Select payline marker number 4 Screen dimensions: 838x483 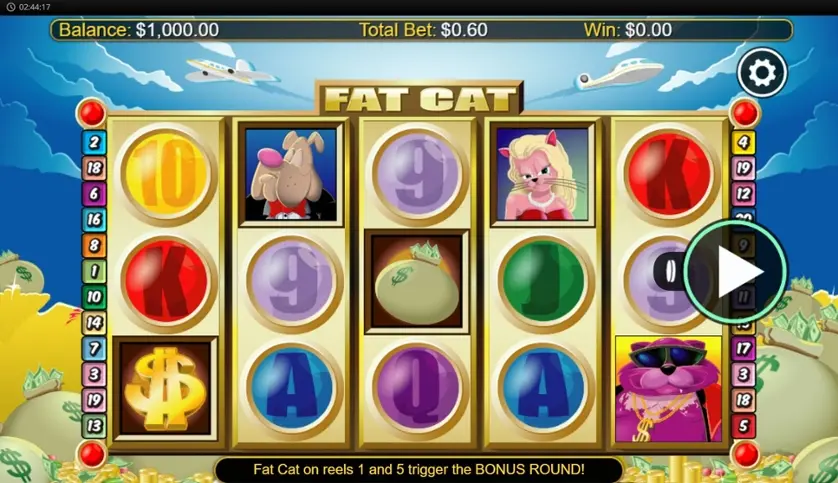(x=744, y=142)
